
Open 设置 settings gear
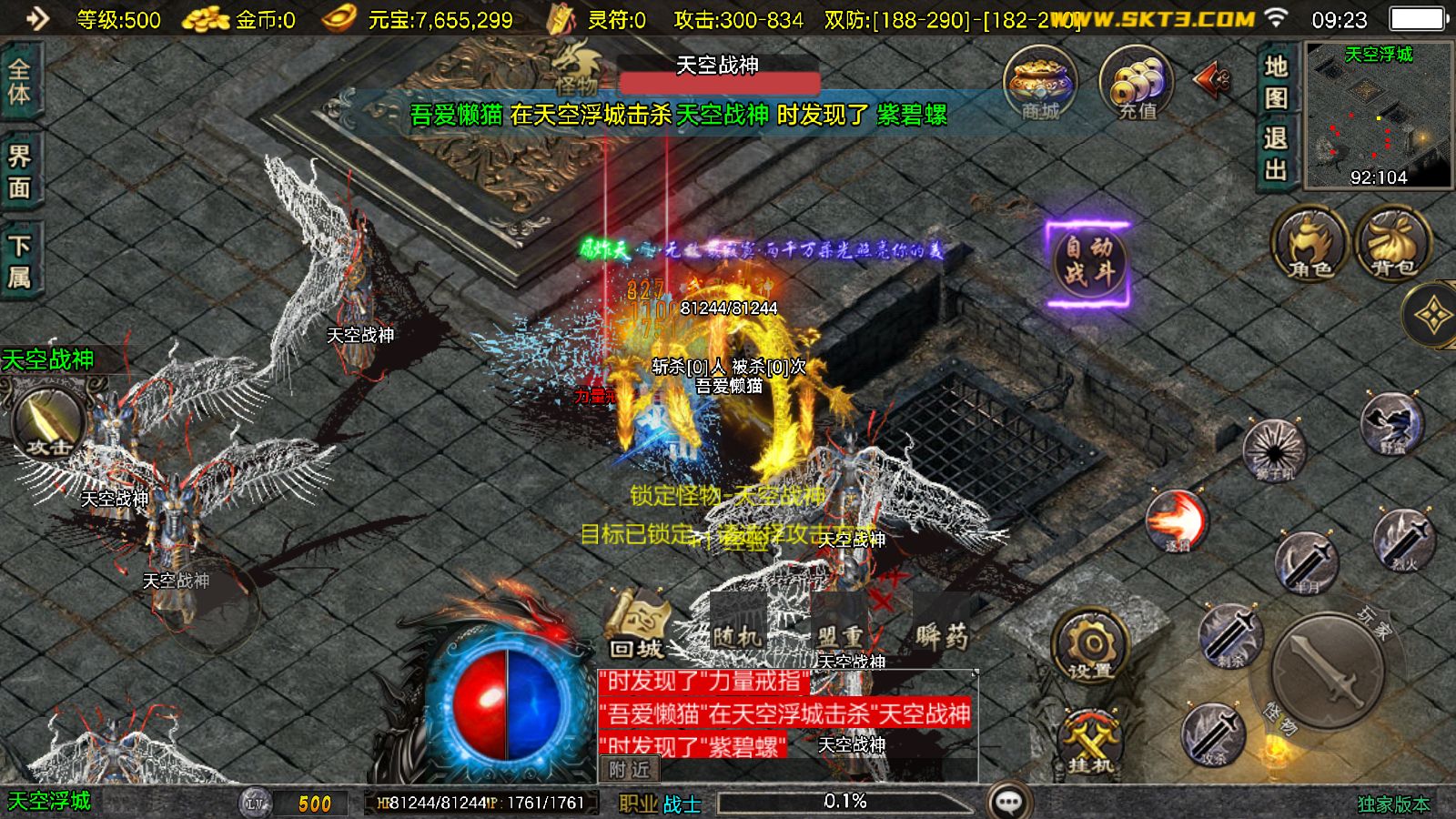click(x=1090, y=648)
